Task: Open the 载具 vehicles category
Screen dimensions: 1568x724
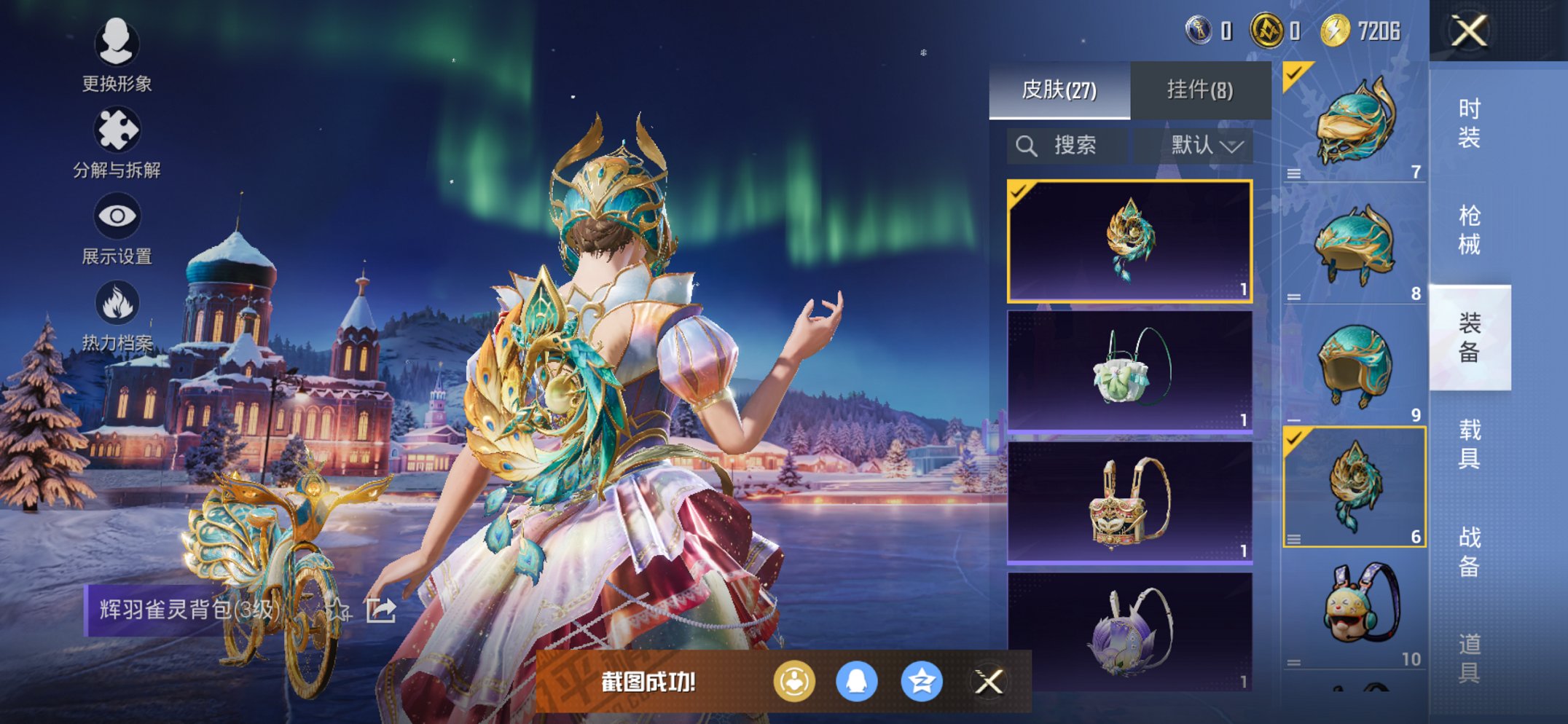Action: click(1469, 444)
